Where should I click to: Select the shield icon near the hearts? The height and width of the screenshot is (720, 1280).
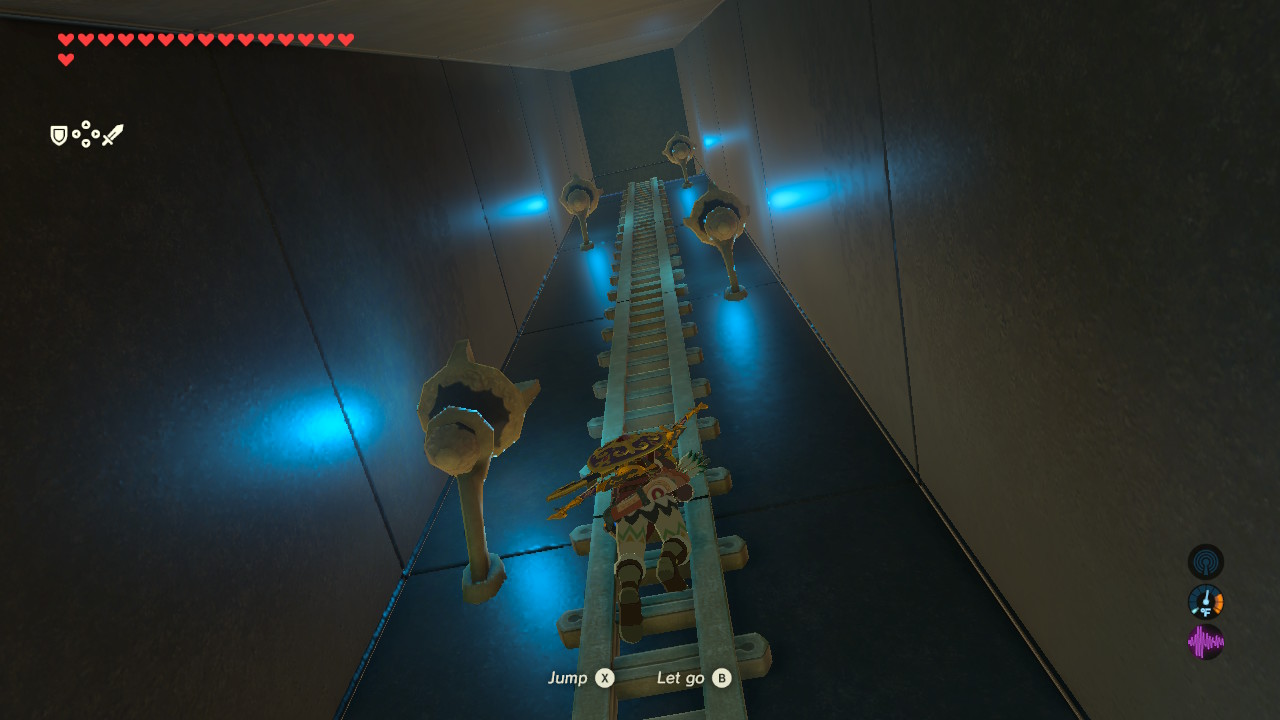(x=58, y=135)
